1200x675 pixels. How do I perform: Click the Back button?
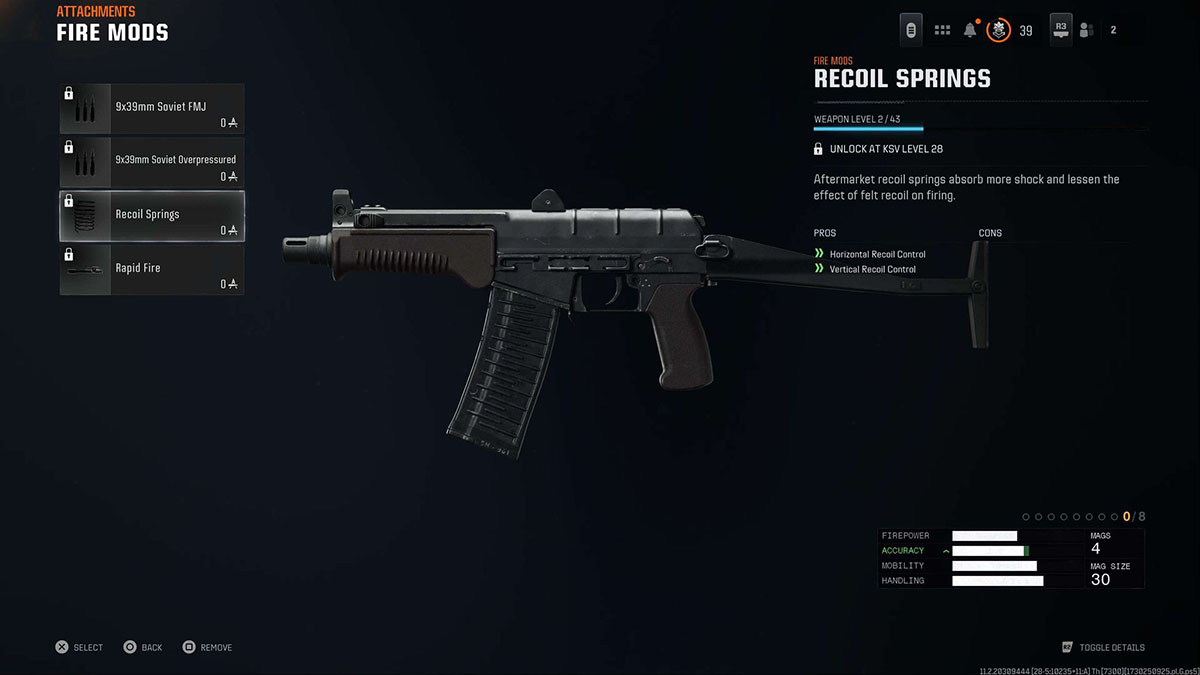(142, 647)
